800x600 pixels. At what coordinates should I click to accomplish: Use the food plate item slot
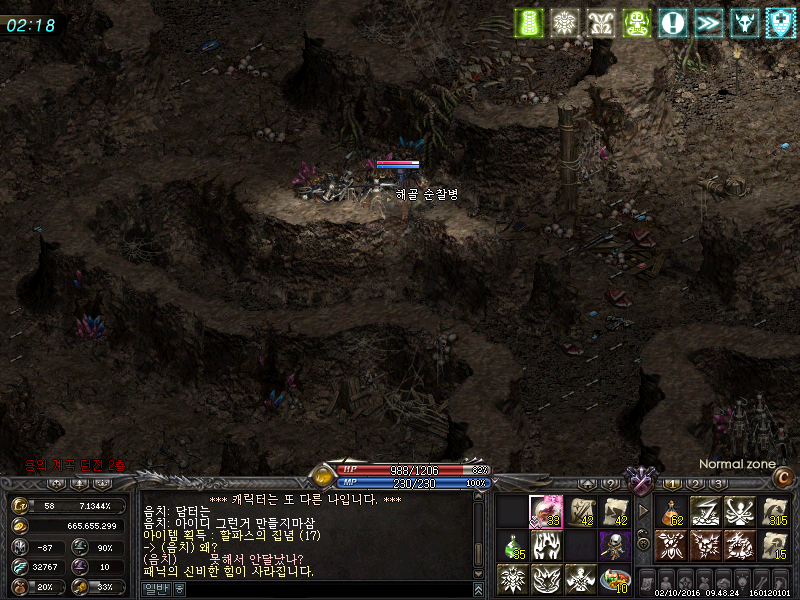615,578
